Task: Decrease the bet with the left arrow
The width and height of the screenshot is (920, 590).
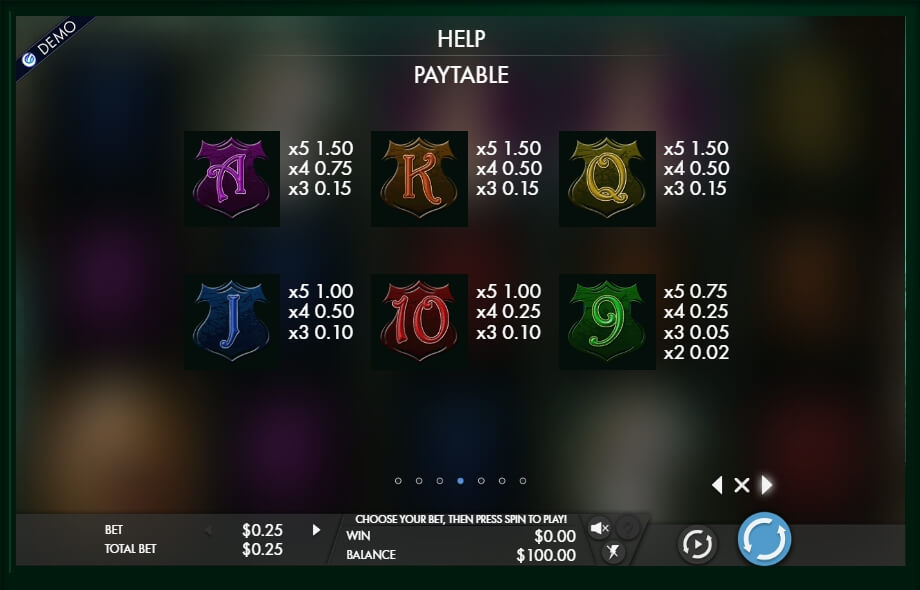Action: point(209,530)
